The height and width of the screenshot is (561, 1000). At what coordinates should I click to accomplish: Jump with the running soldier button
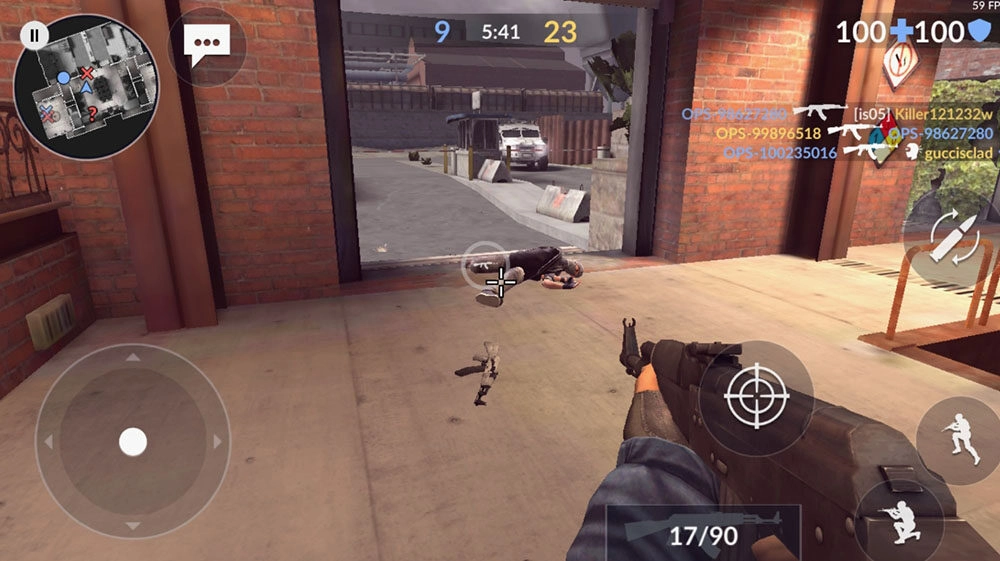click(x=958, y=439)
